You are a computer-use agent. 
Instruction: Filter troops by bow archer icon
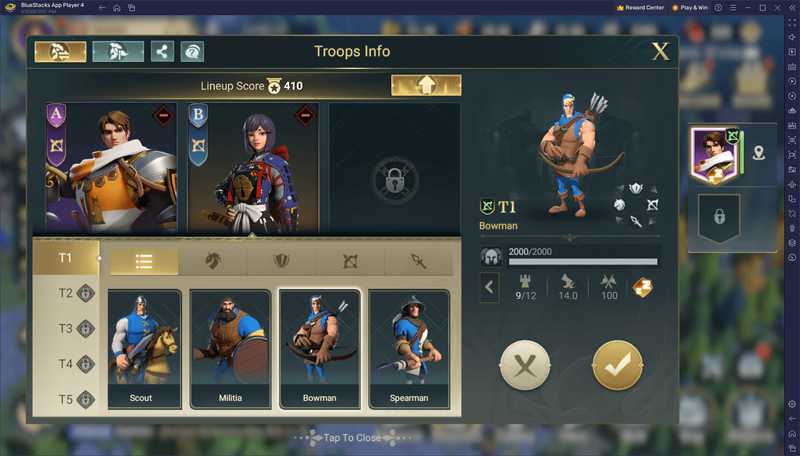(x=350, y=261)
